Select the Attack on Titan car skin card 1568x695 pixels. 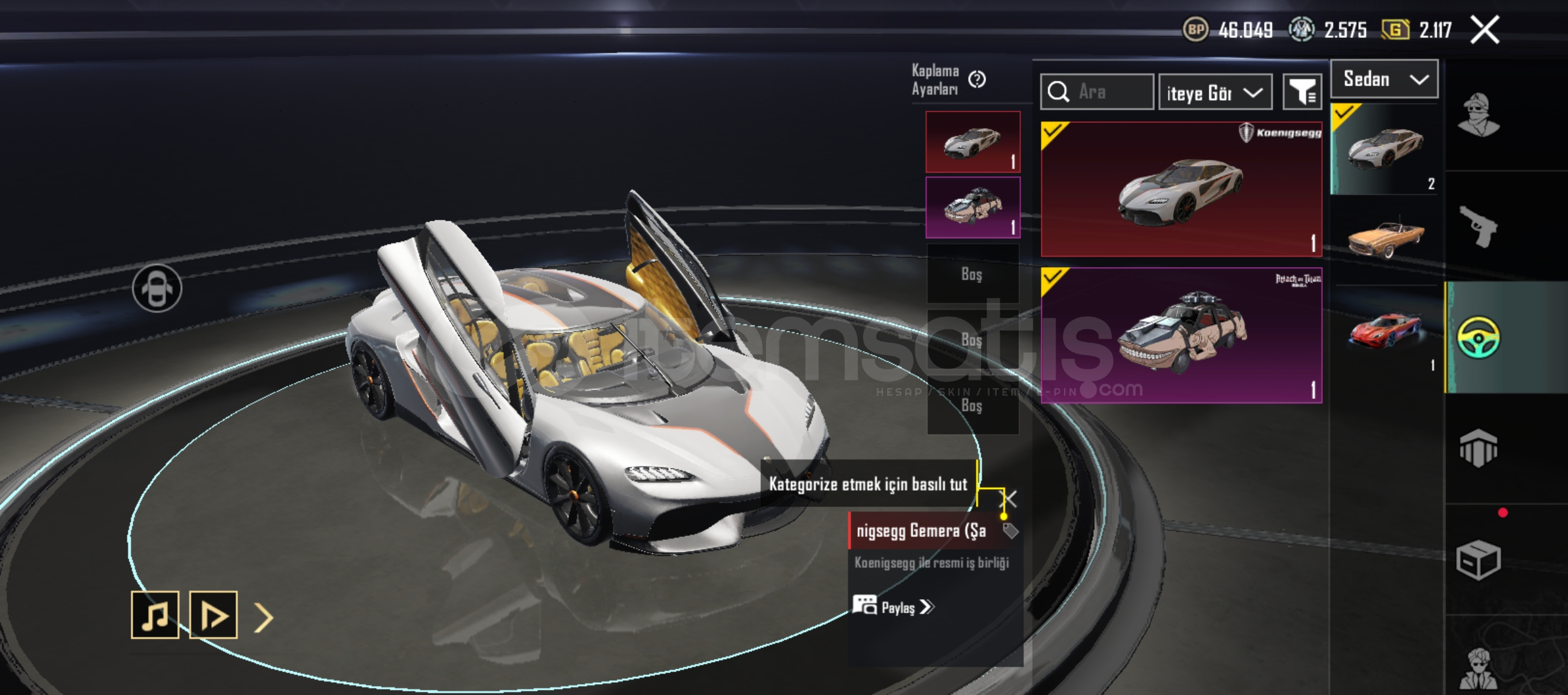[x=1181, y=335]
